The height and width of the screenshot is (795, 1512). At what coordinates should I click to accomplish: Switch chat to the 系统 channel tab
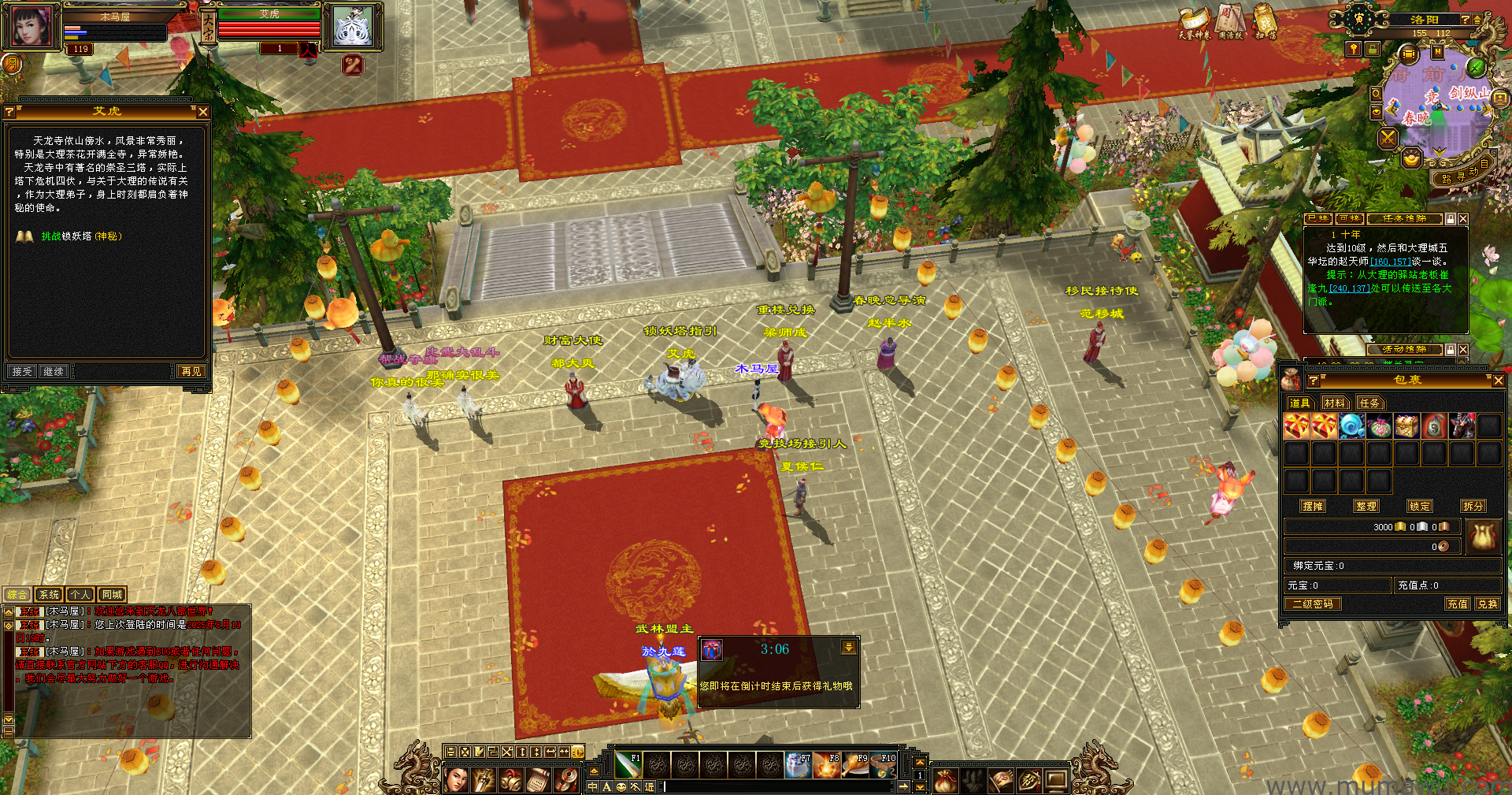49,595
